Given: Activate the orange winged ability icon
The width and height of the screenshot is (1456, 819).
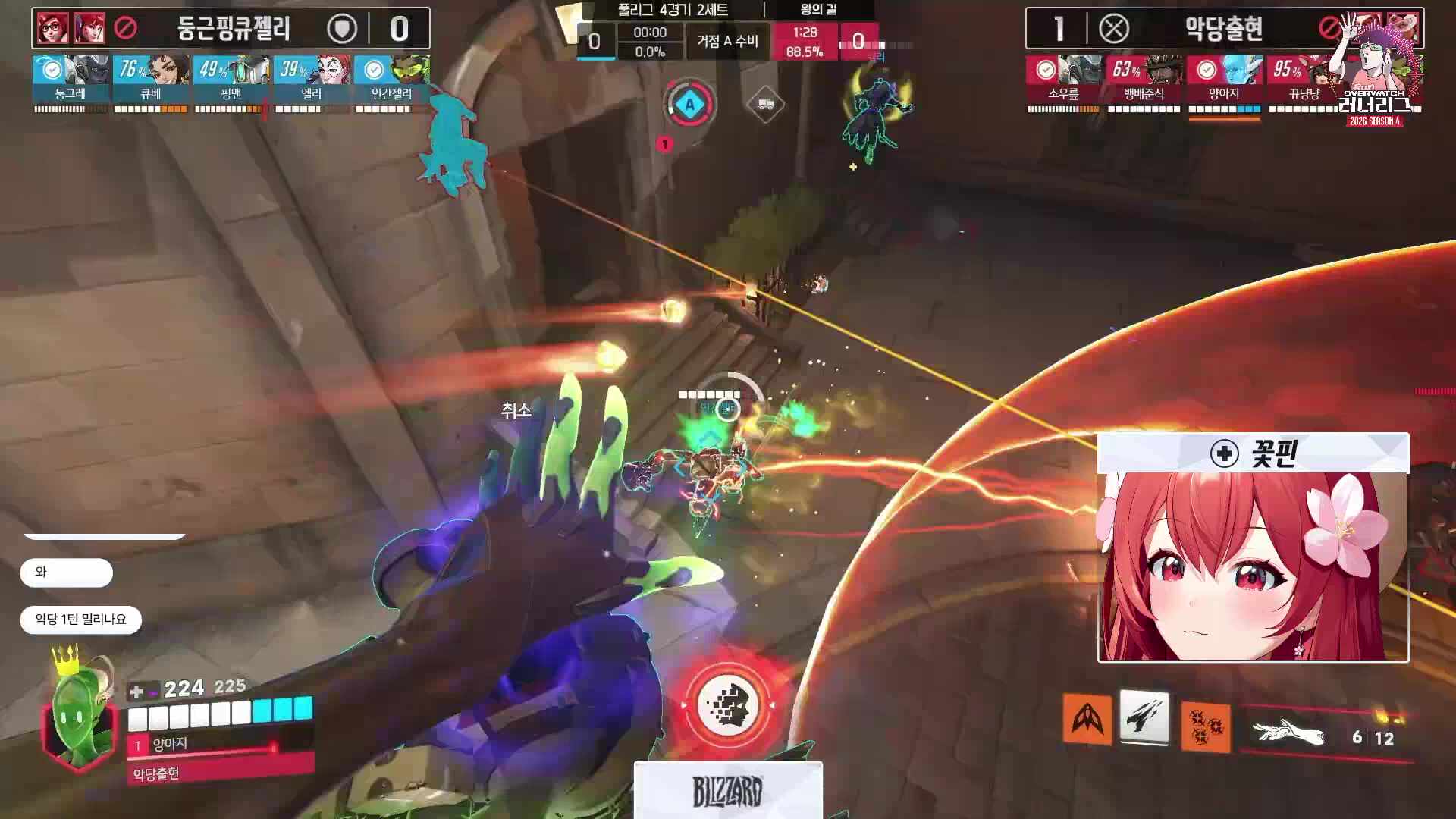Looking at the screenshot, I should pyautogui.click(x=1087, y=718).
